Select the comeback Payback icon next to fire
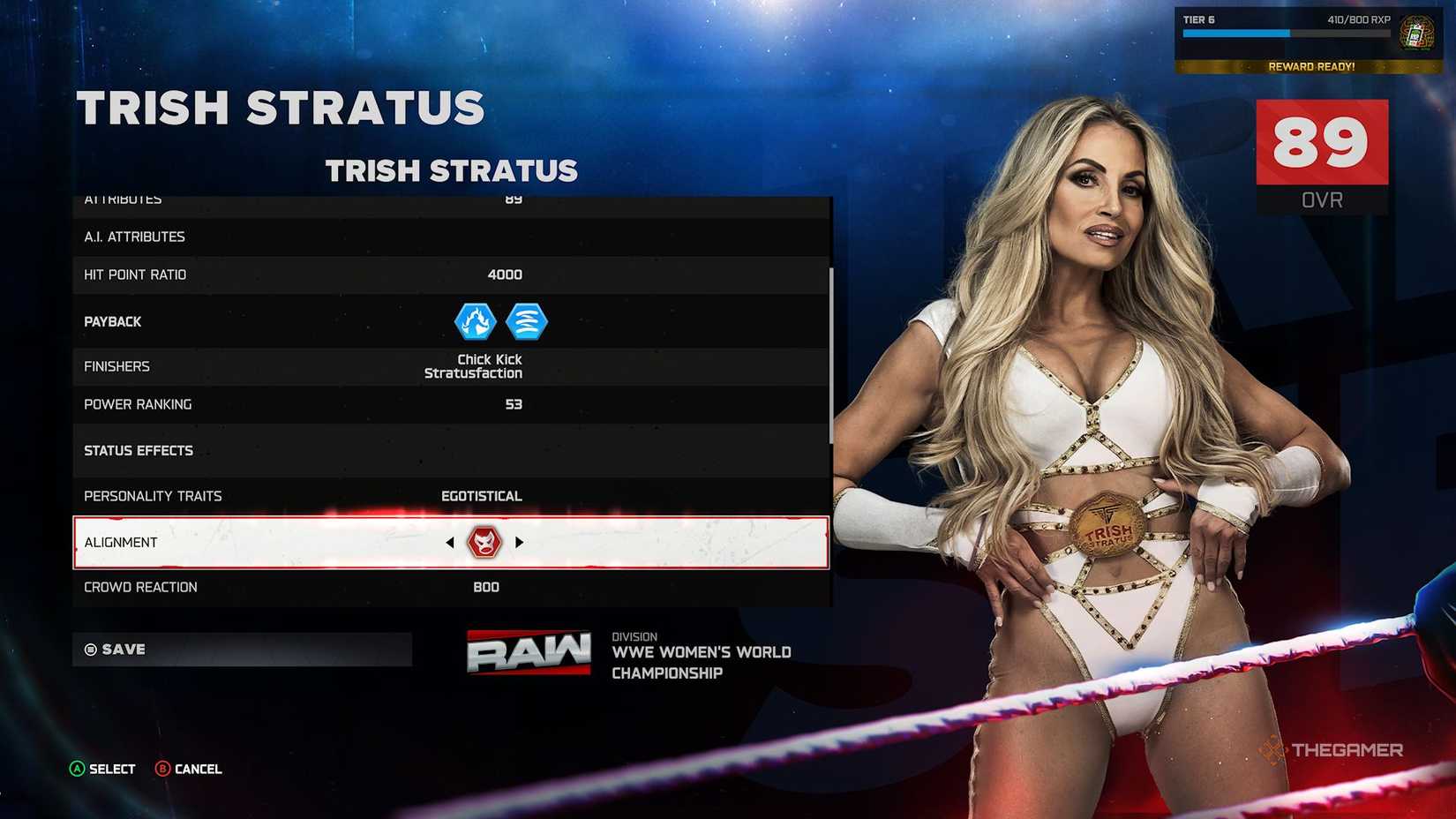Viewport: 1456px width, 819px height. (x=526, y=321)
